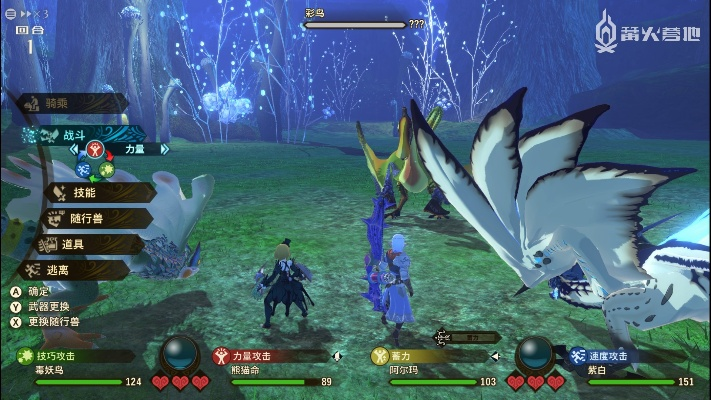Open the 随行兽 (Monstie) menu
The image size is (711, 400).
click(x=90, y=217)
